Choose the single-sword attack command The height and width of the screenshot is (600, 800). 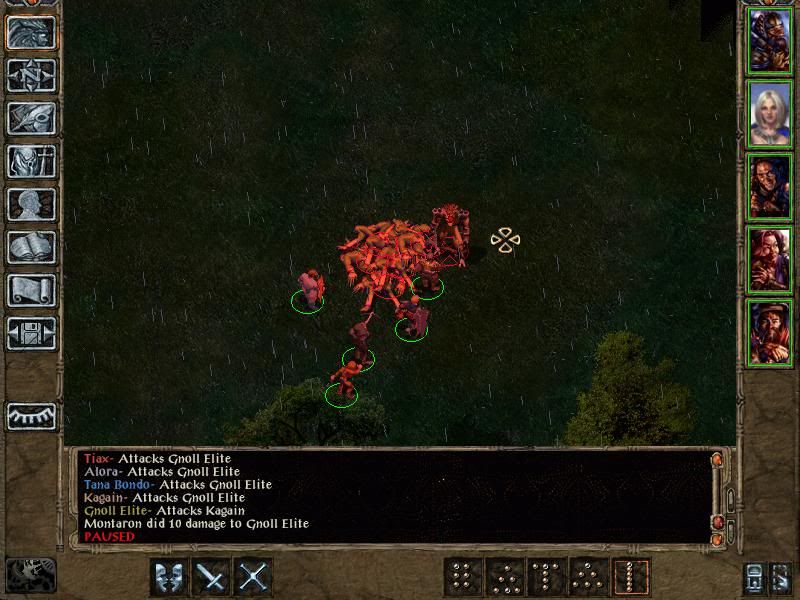tap(212, 576)
